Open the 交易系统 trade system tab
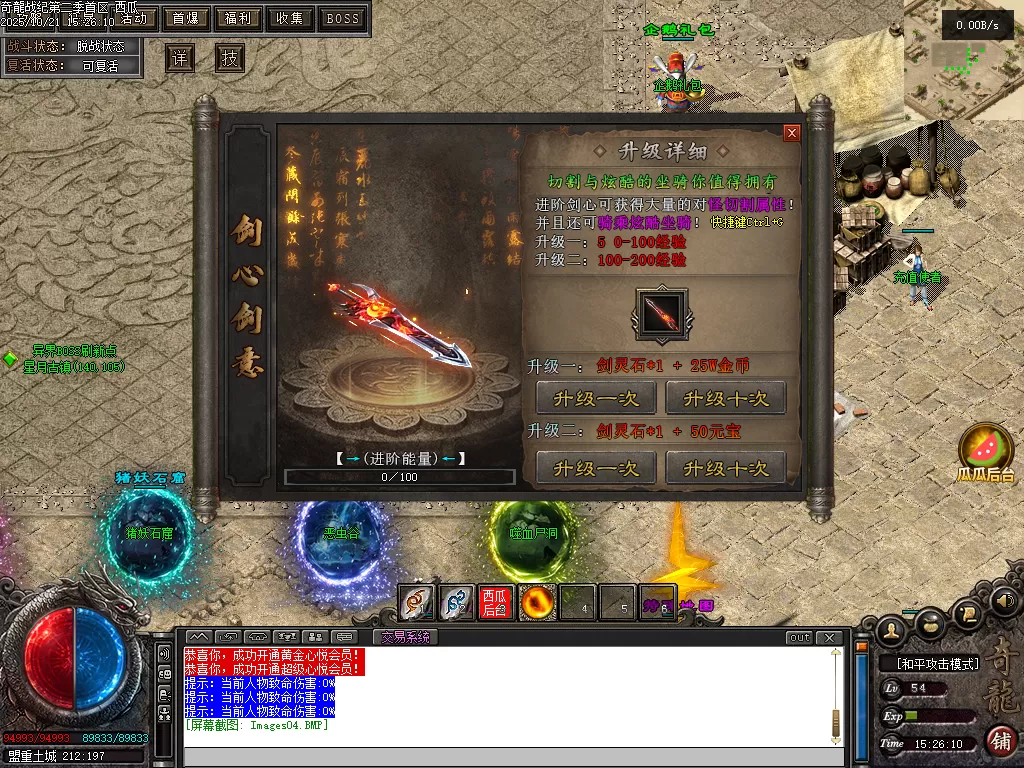The height and width of the screenshot is (768, 1024). (x=405, y=637)
